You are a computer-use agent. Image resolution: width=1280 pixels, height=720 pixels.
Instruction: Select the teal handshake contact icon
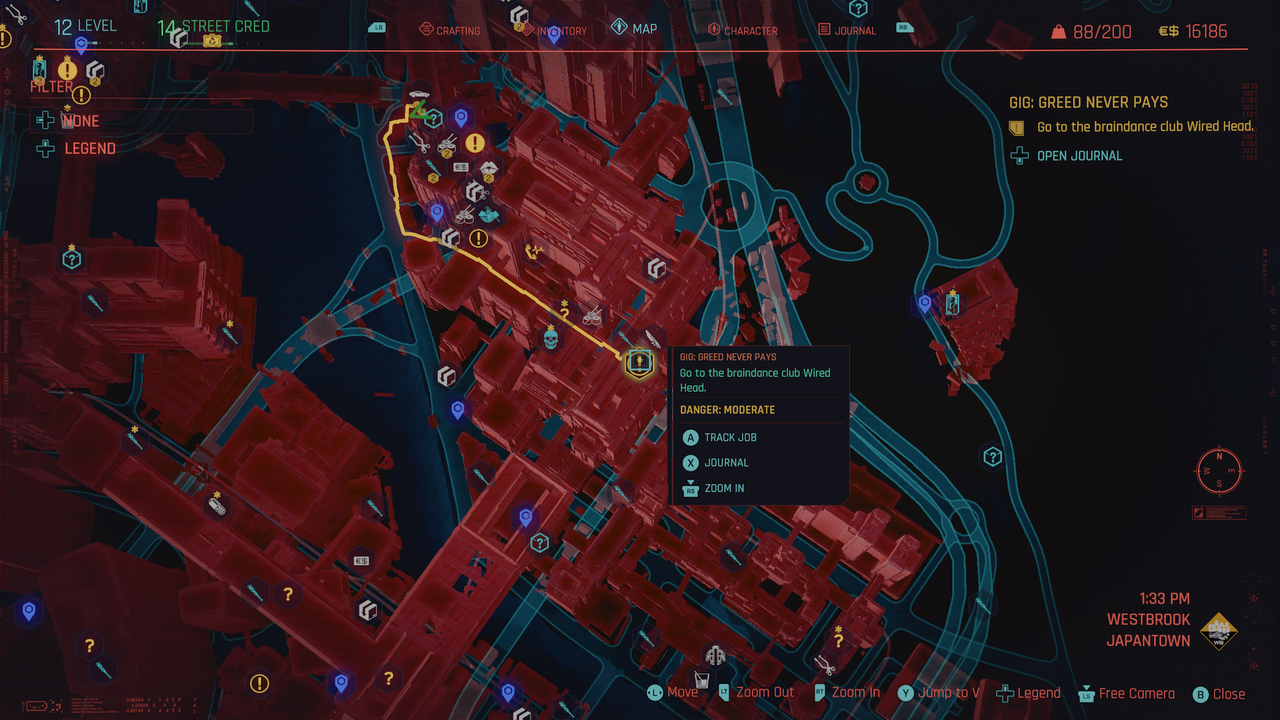[x=489, y=214]
